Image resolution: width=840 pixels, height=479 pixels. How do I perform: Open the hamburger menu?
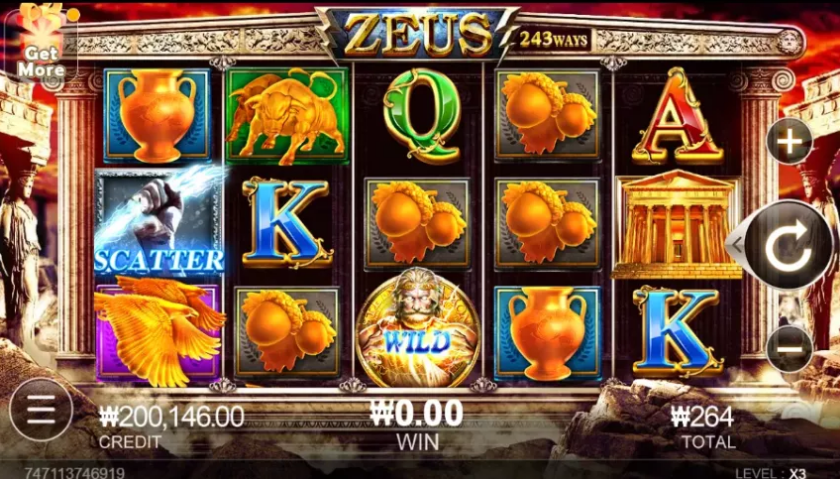[x=40, y=409]
